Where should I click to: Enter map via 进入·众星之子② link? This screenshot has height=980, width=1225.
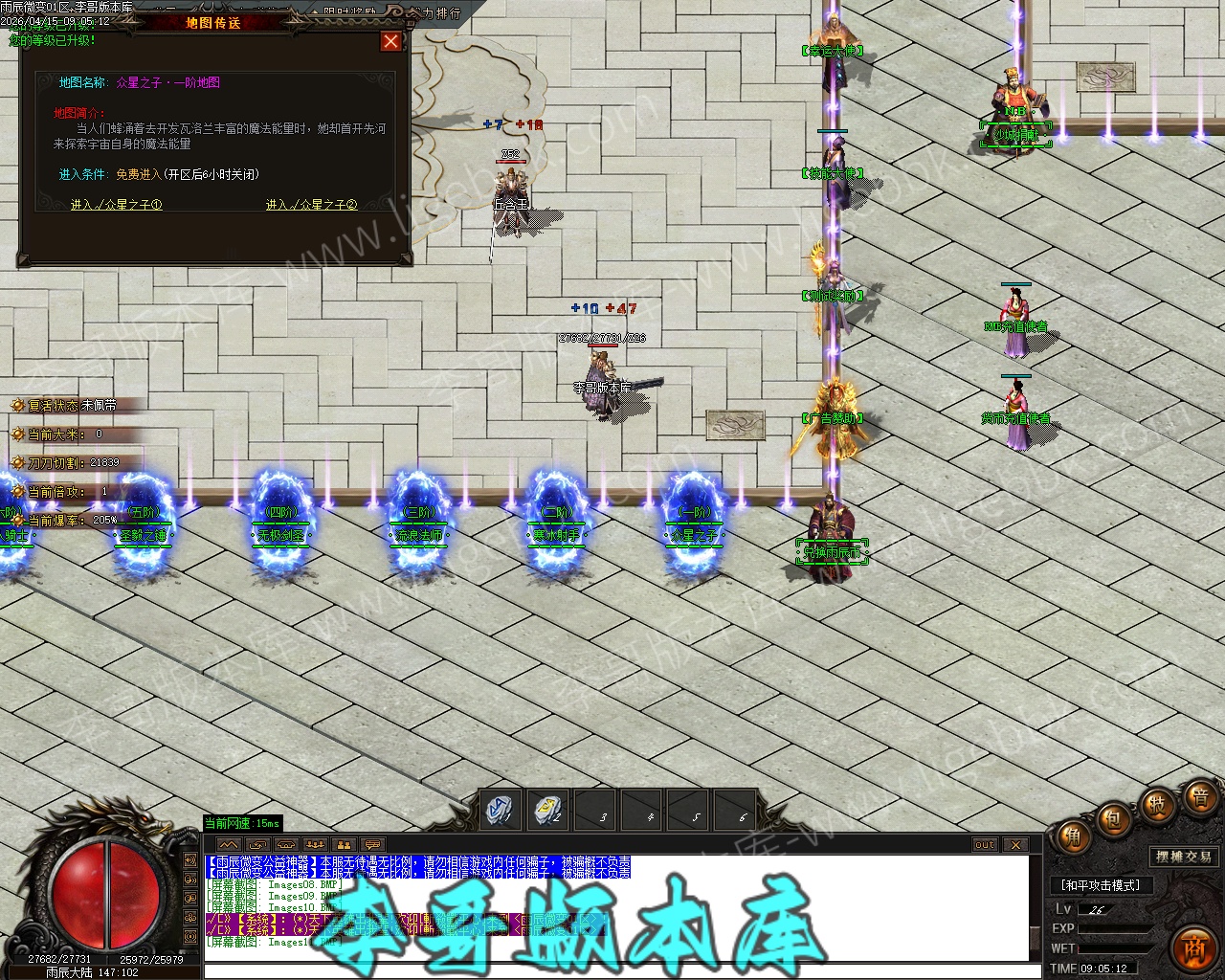311,205
